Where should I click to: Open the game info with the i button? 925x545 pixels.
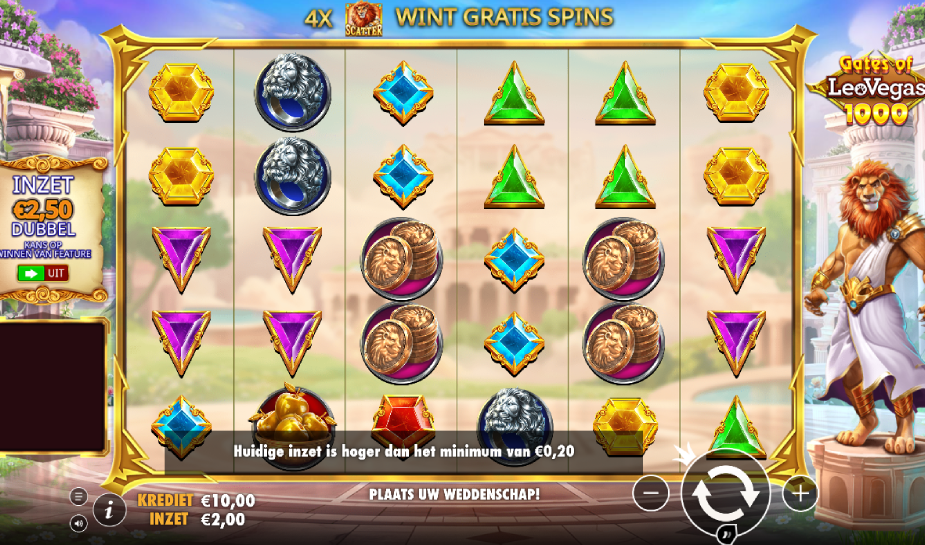pyautogui.click(x=110, y=509)
